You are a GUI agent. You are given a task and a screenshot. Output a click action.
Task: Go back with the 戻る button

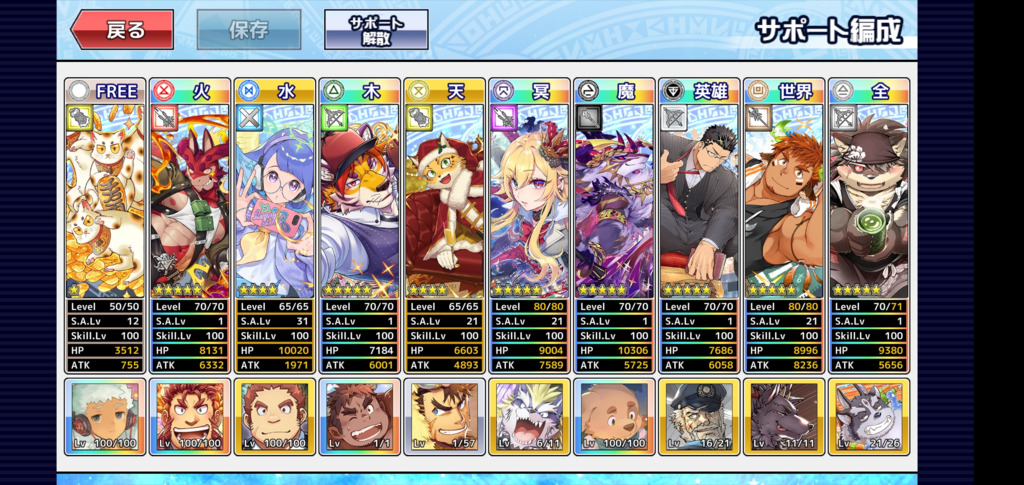(x=122, y=30)
